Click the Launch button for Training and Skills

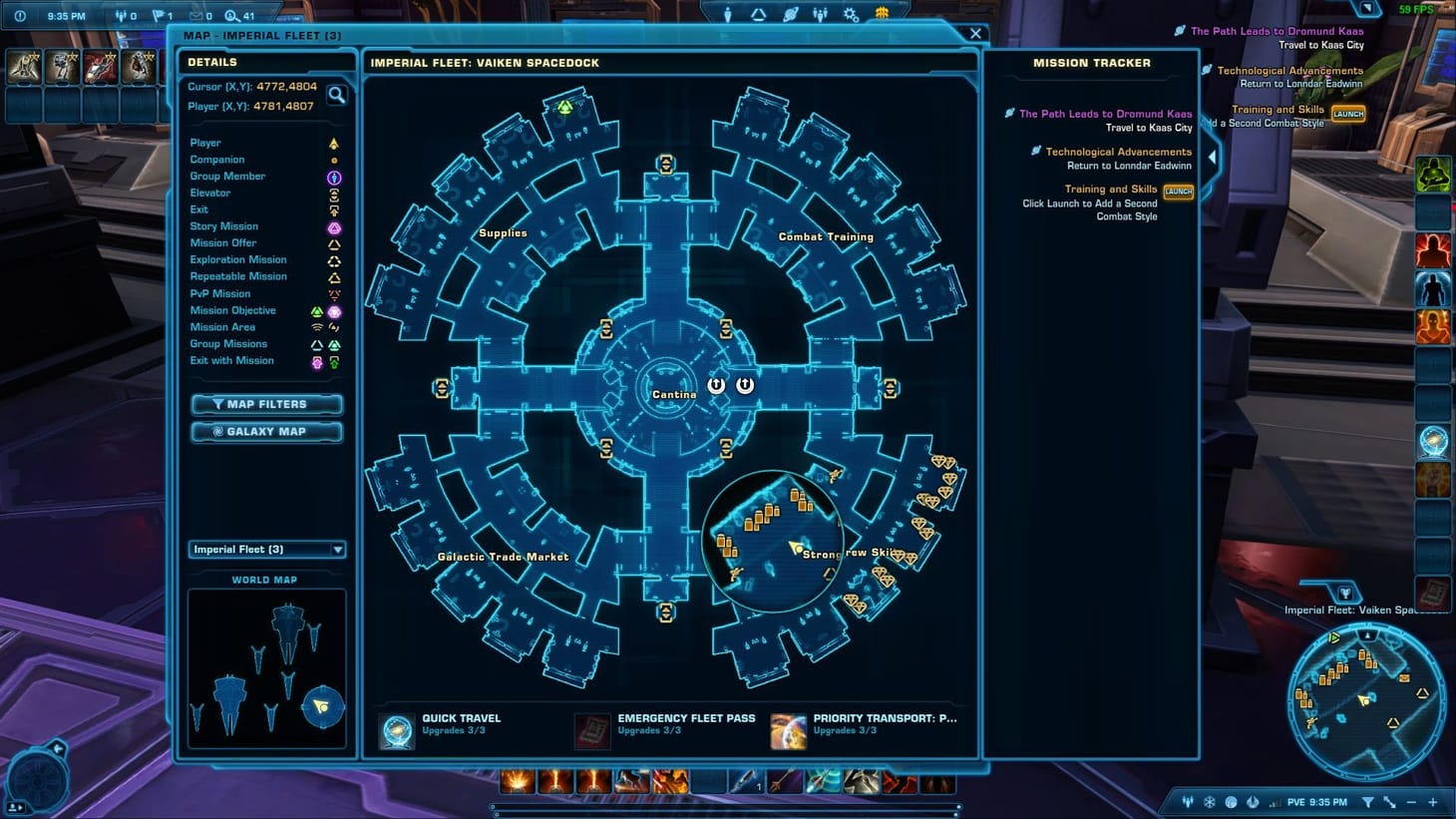[x=1178, y=192]
